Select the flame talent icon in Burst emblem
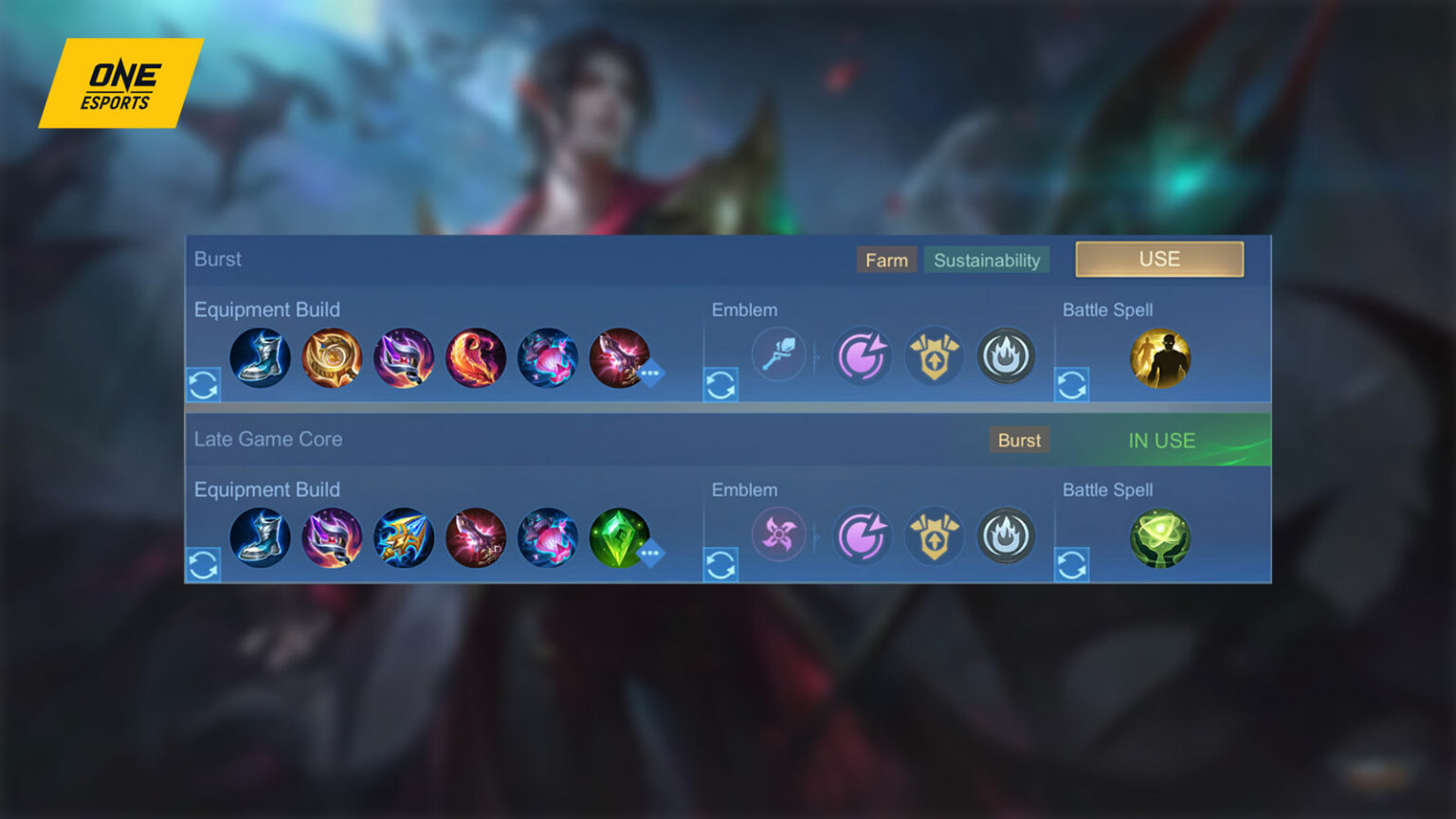 click(x=1007, y=355)
